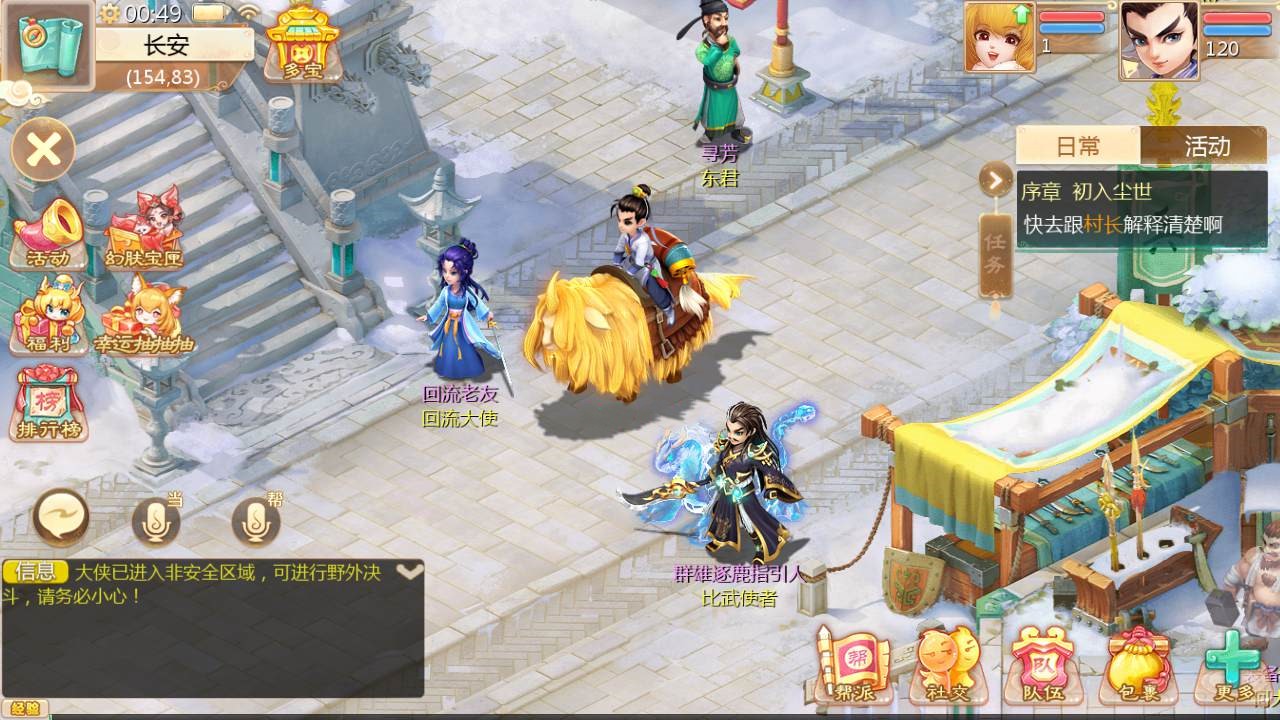Switch to the 活动 activity tab
The width and height of the screenshot is (1280, 720).
click(1207, 146)
